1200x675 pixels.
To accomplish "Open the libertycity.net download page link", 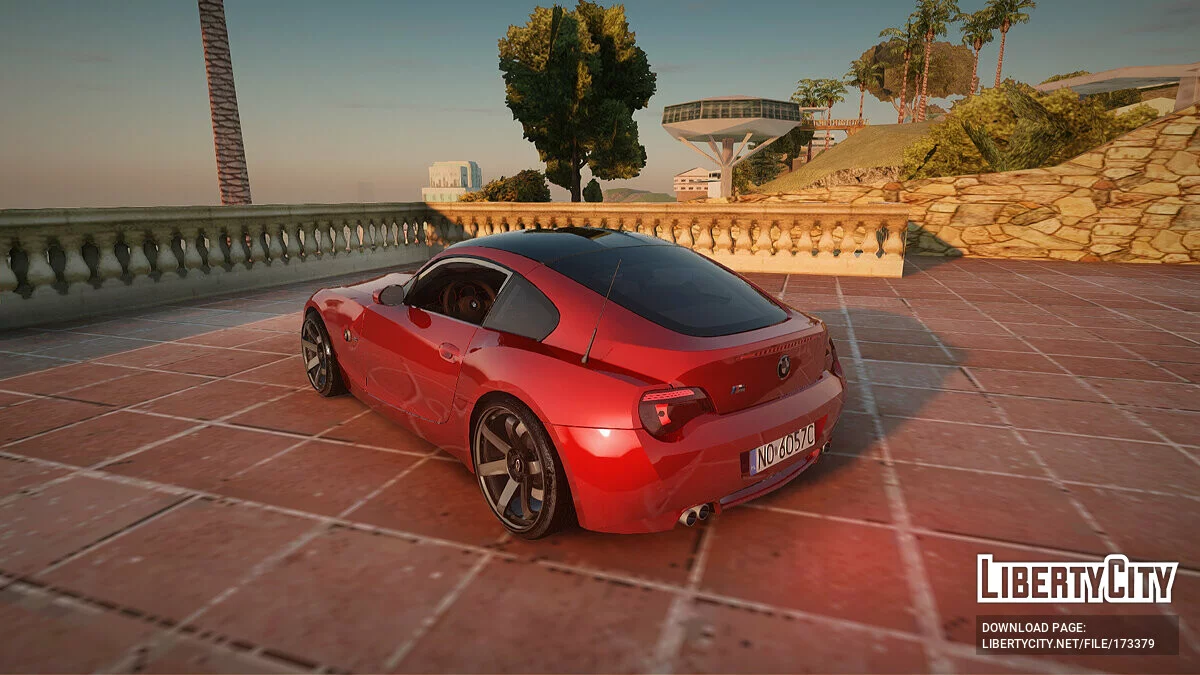I will click(1066, 644).
